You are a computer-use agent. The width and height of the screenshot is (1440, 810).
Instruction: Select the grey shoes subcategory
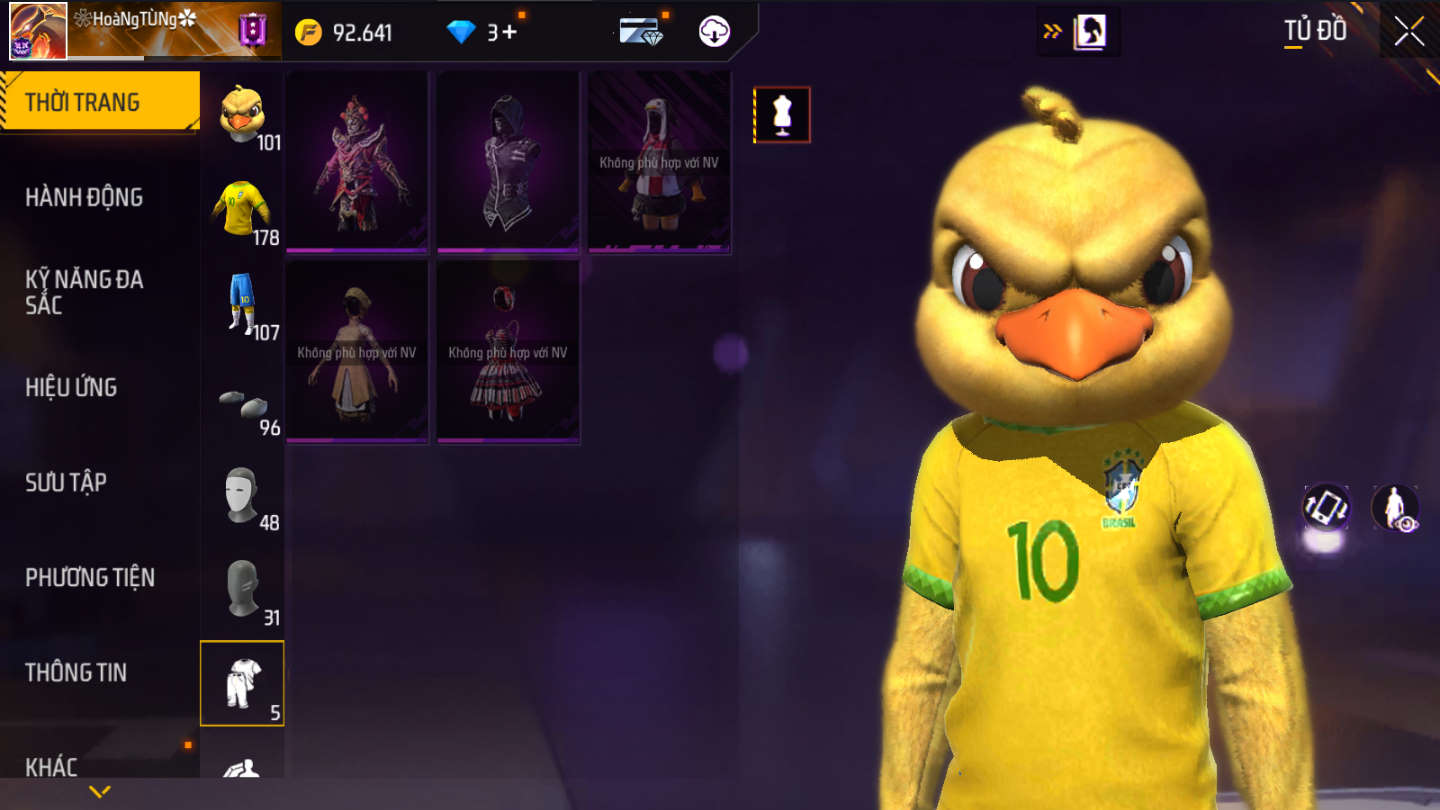(242, 402)
